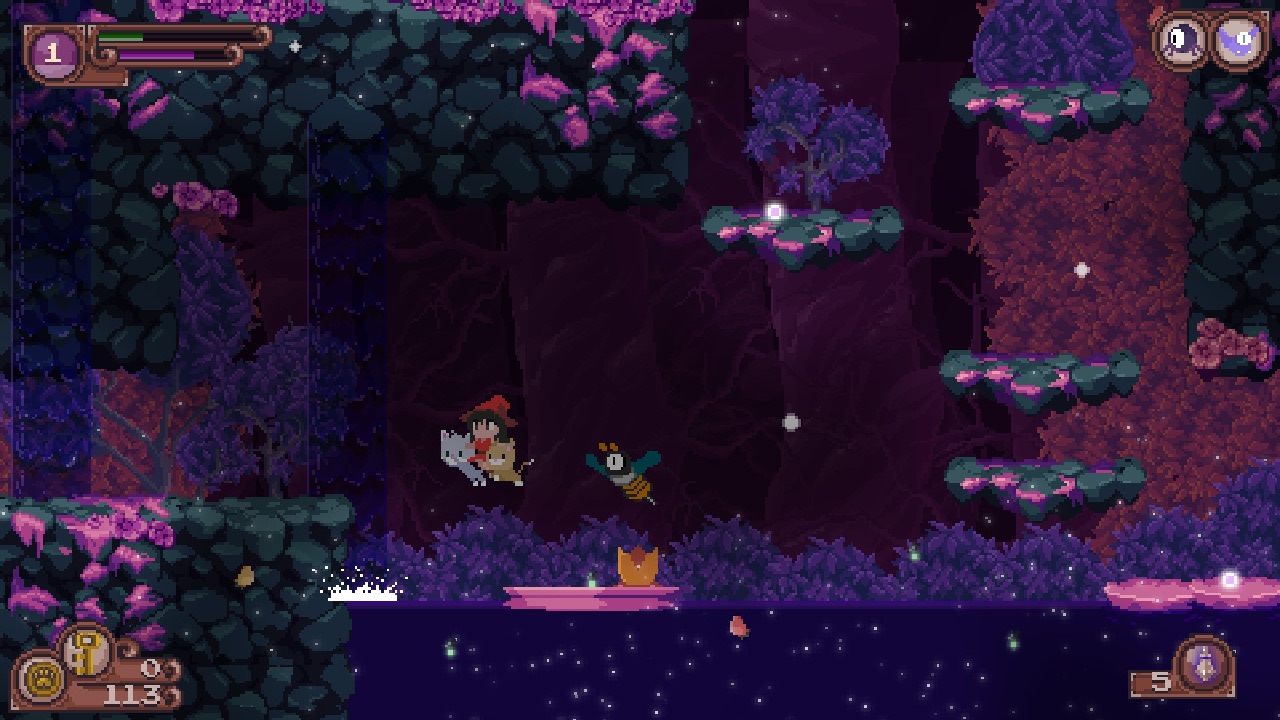This screenshot has width=1280, height=720.
Task: Click the small white sparkle icon near health bar
Action: pos(293,44)
